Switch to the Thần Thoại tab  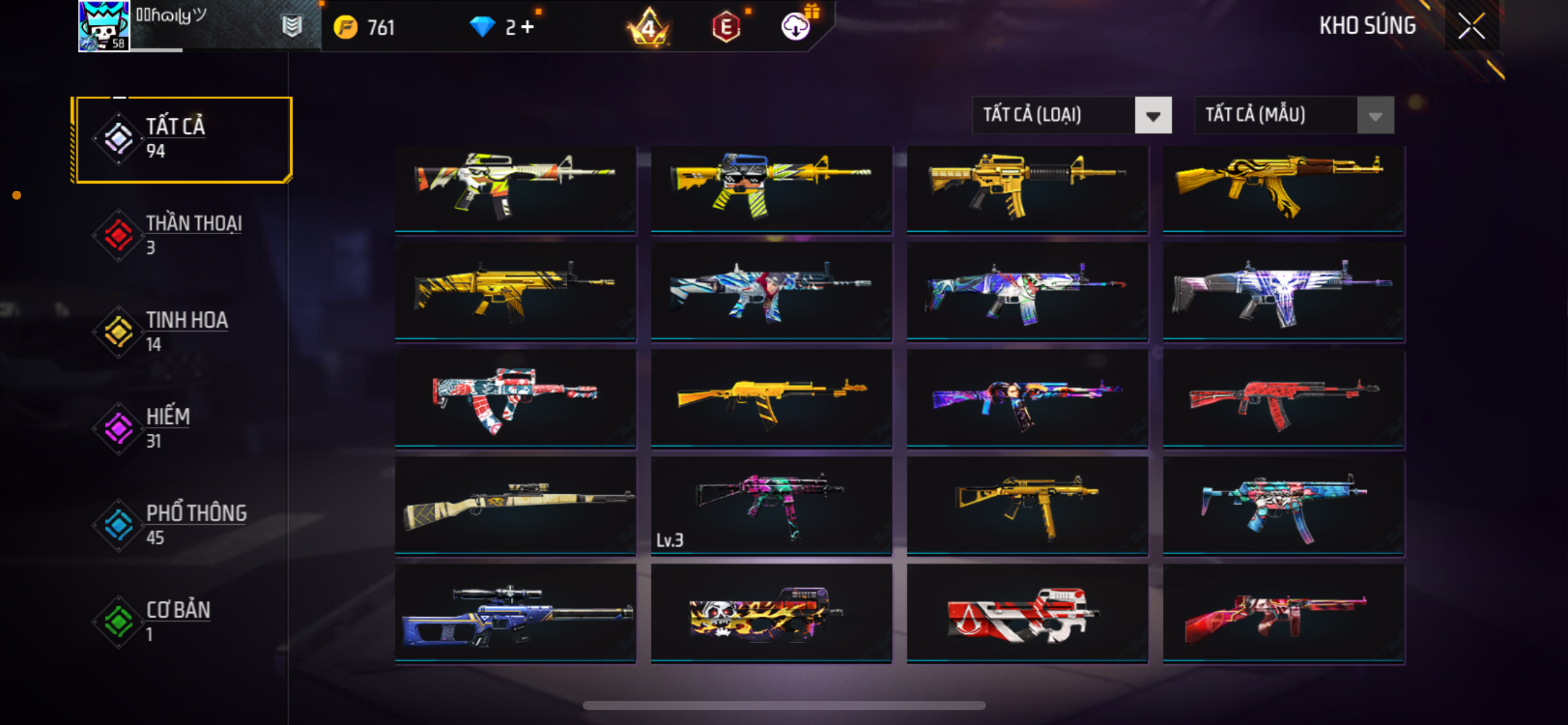click(x=182, y=235)
